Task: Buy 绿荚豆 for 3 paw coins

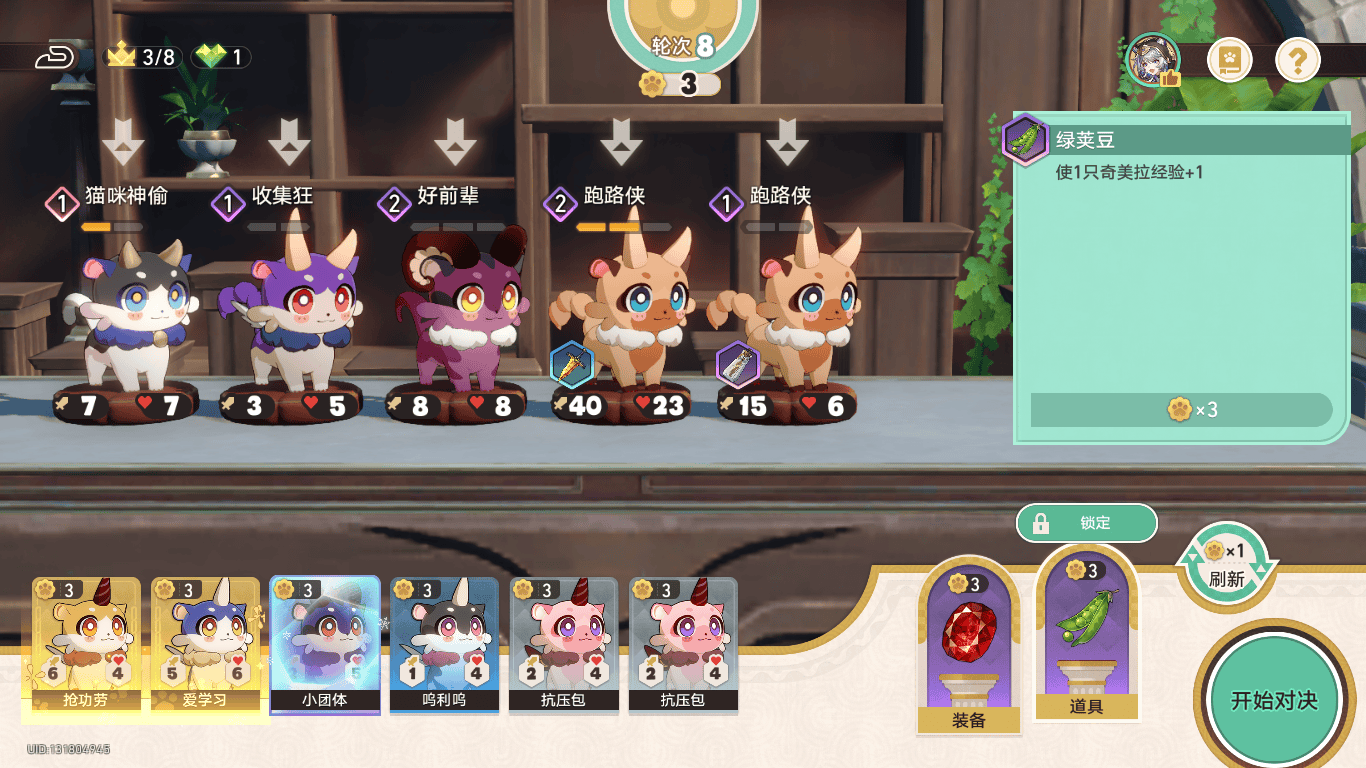Action: tap(1181, 410)
